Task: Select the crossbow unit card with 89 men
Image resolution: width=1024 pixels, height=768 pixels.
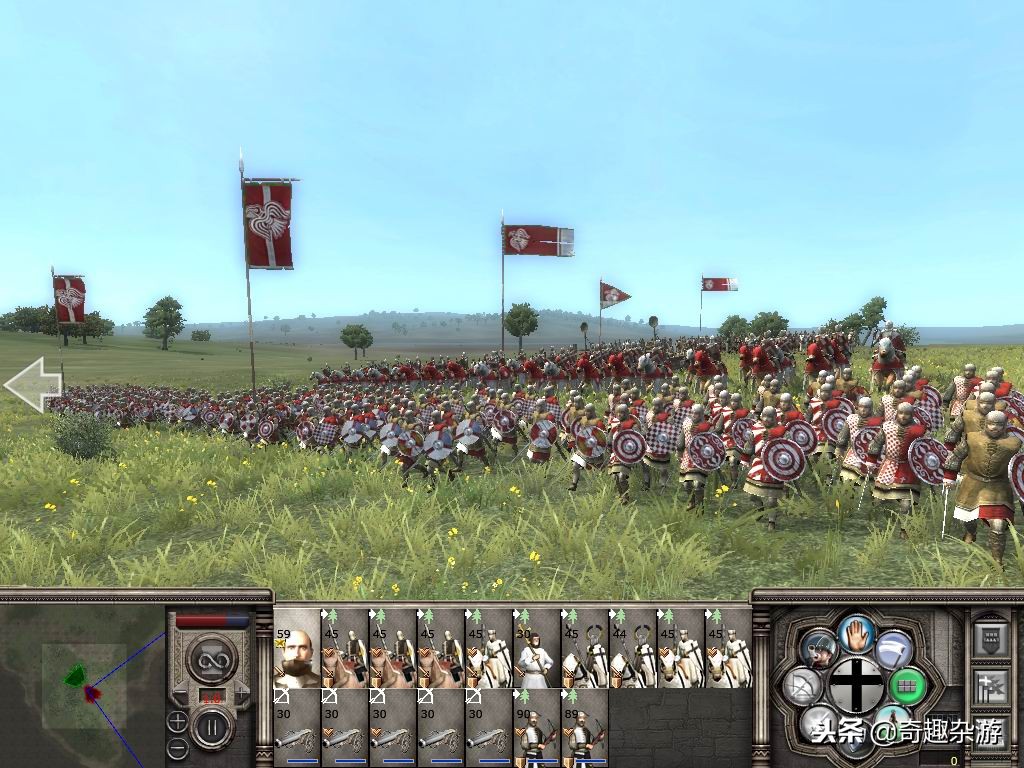Action: coord(585,728)
